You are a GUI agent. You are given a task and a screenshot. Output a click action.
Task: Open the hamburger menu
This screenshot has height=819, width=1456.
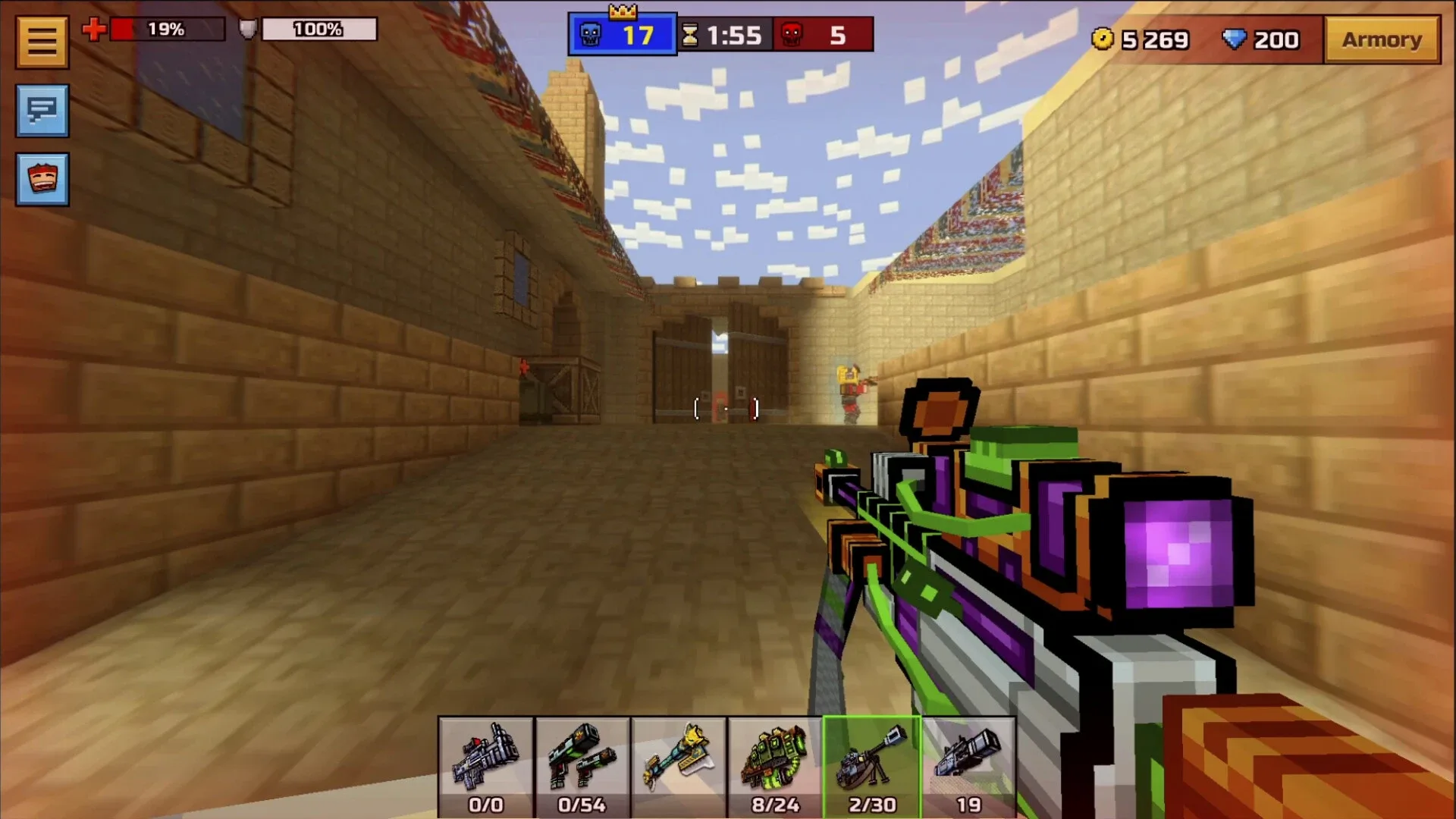tap(42, 41)
